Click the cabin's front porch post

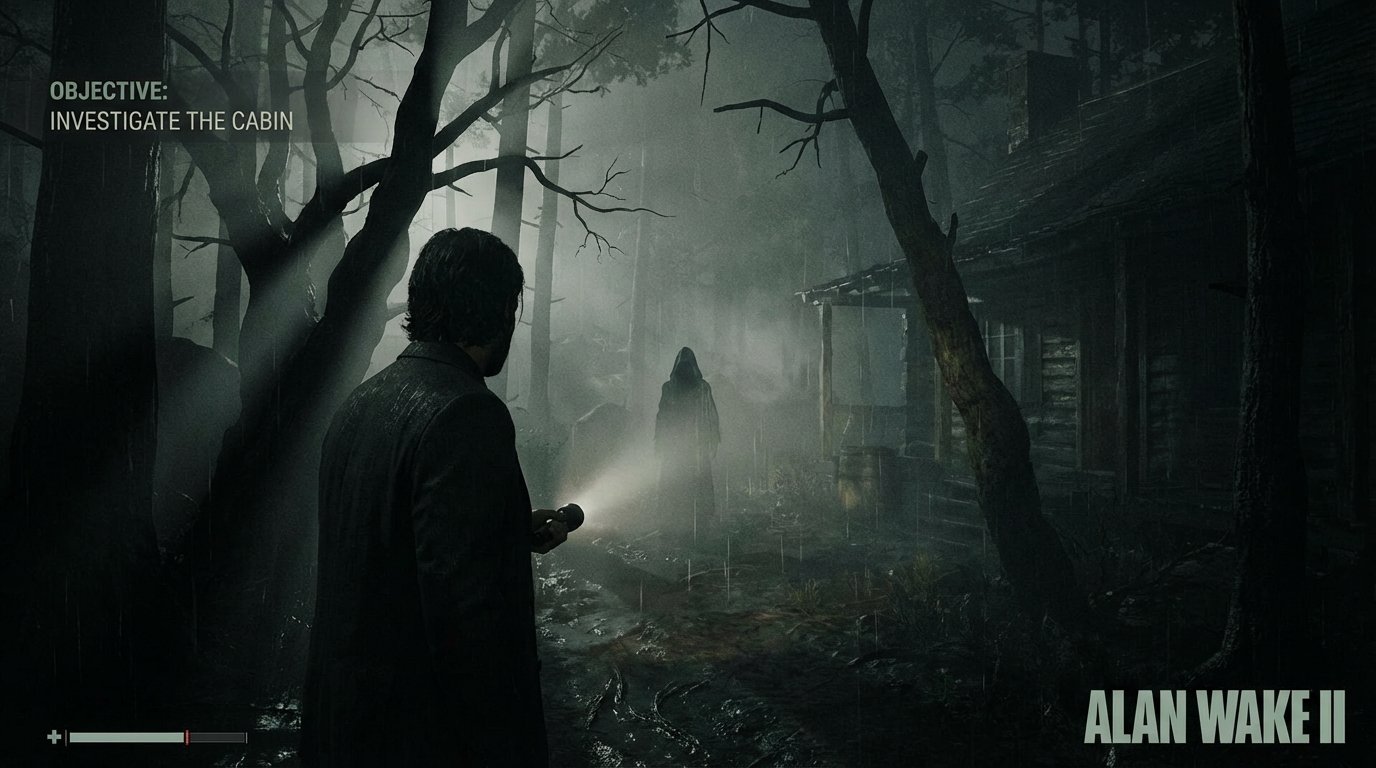tap(826, 370)
